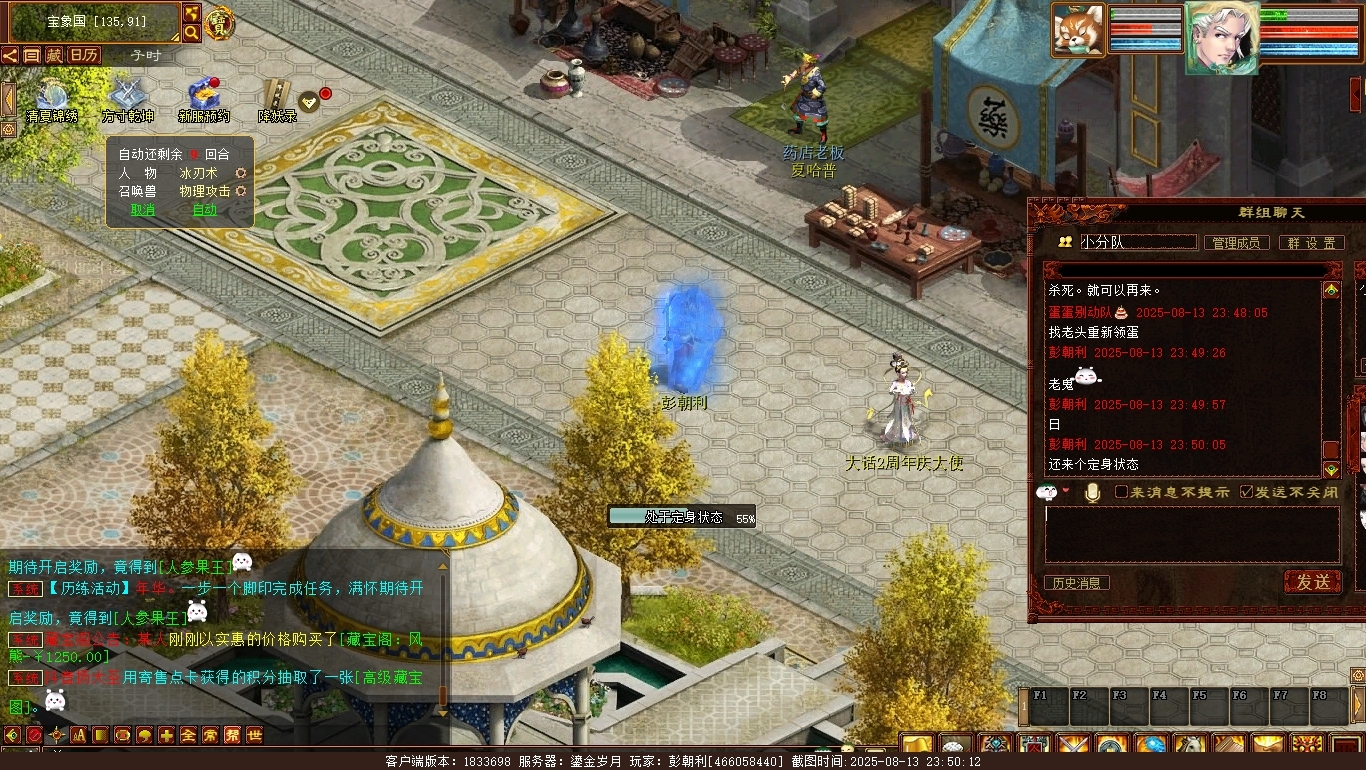Open 管理成员 member management
This screenshot has height=770, width=1366.
click(x=1236, y=243)
